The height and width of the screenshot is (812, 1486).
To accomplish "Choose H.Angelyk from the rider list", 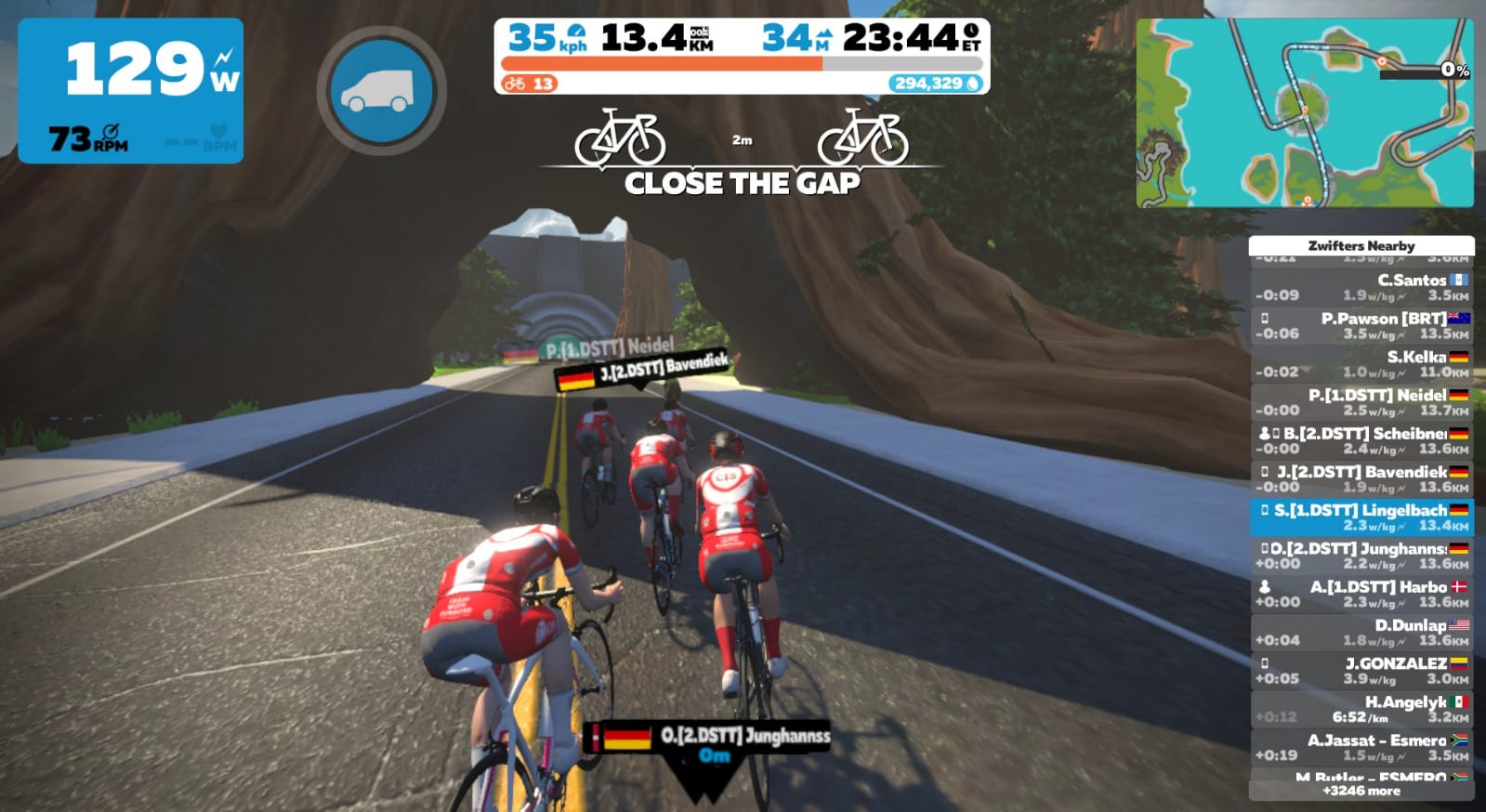I will coord(1361,709).
